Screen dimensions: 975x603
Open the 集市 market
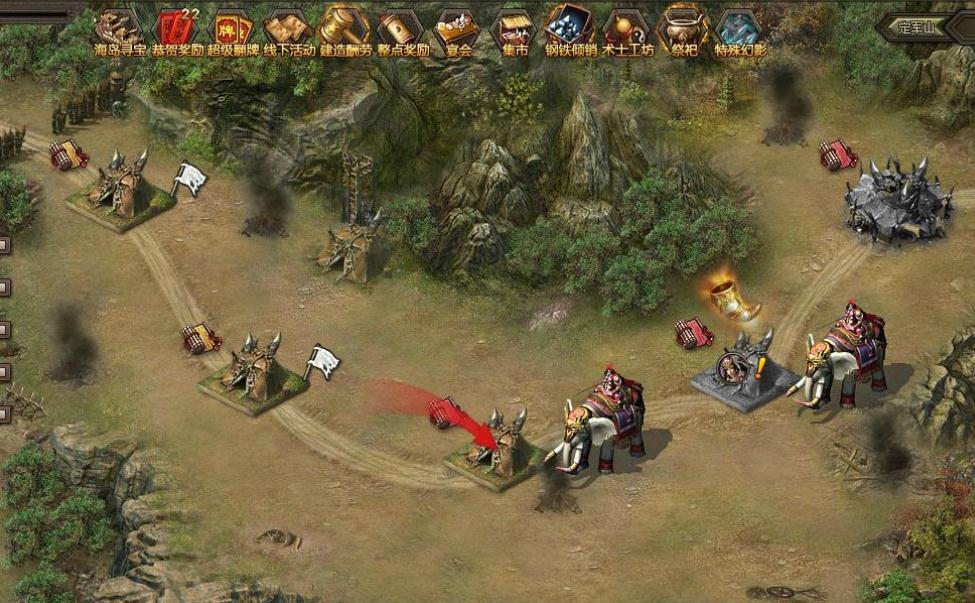tap(514, 30)
